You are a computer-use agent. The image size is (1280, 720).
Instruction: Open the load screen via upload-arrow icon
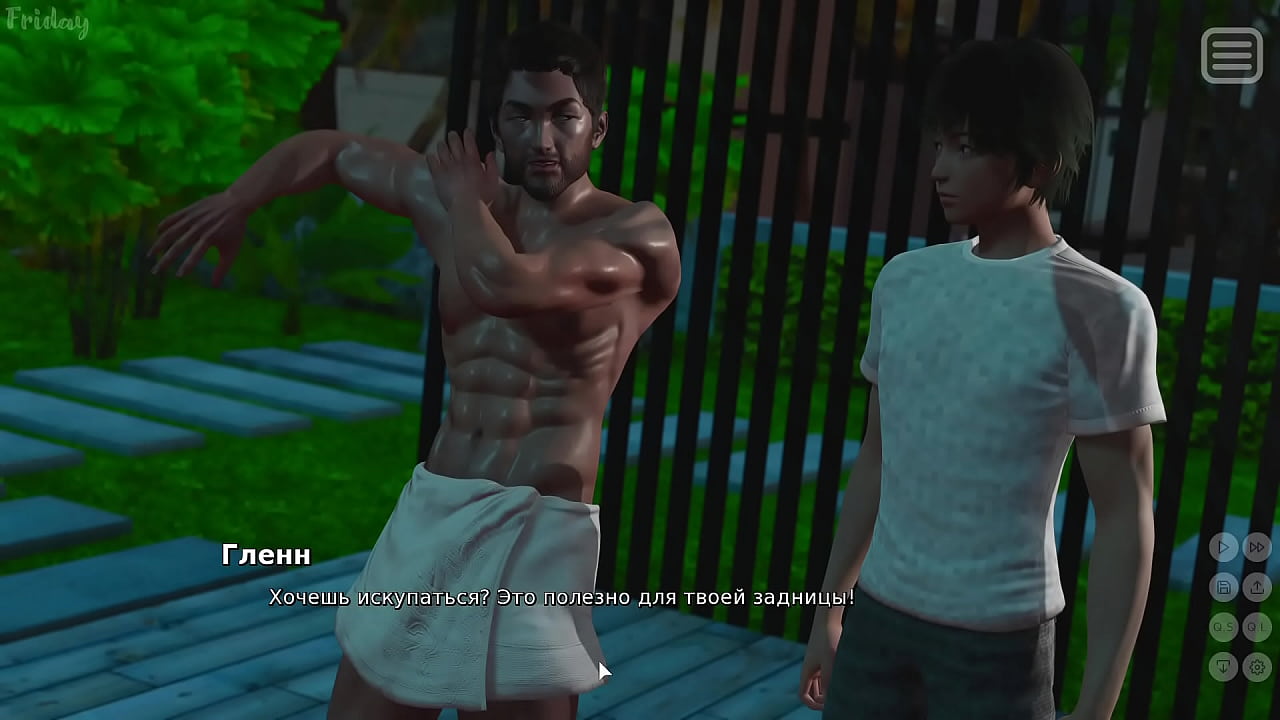click(x=1257, y=587)
